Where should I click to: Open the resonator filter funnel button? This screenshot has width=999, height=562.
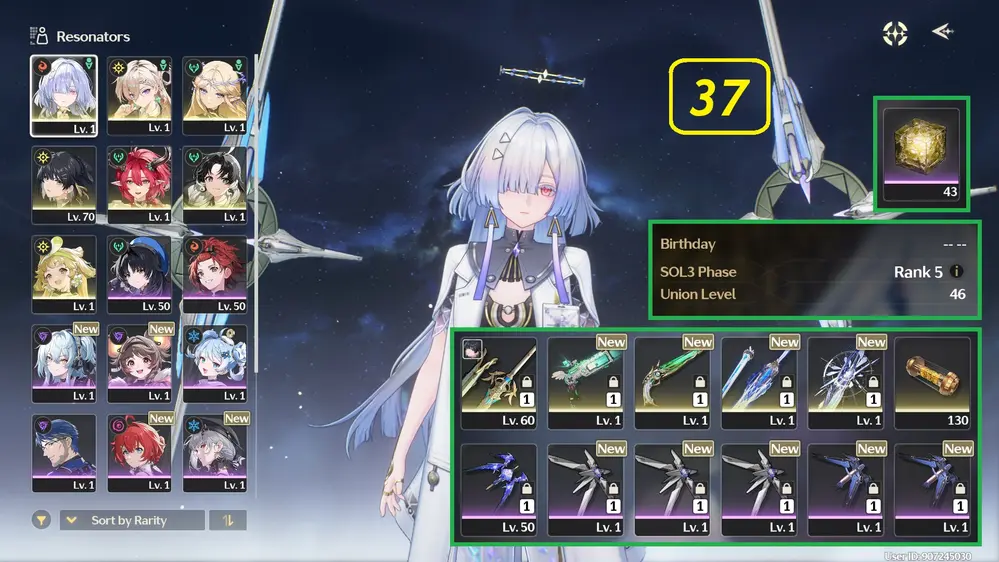[x=41, y=520]
